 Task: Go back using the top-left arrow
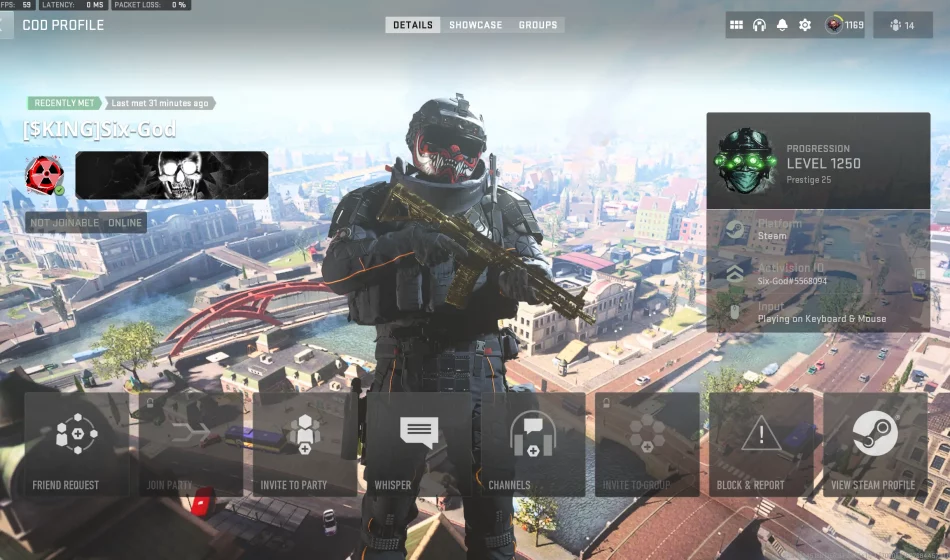coord(6,25)
